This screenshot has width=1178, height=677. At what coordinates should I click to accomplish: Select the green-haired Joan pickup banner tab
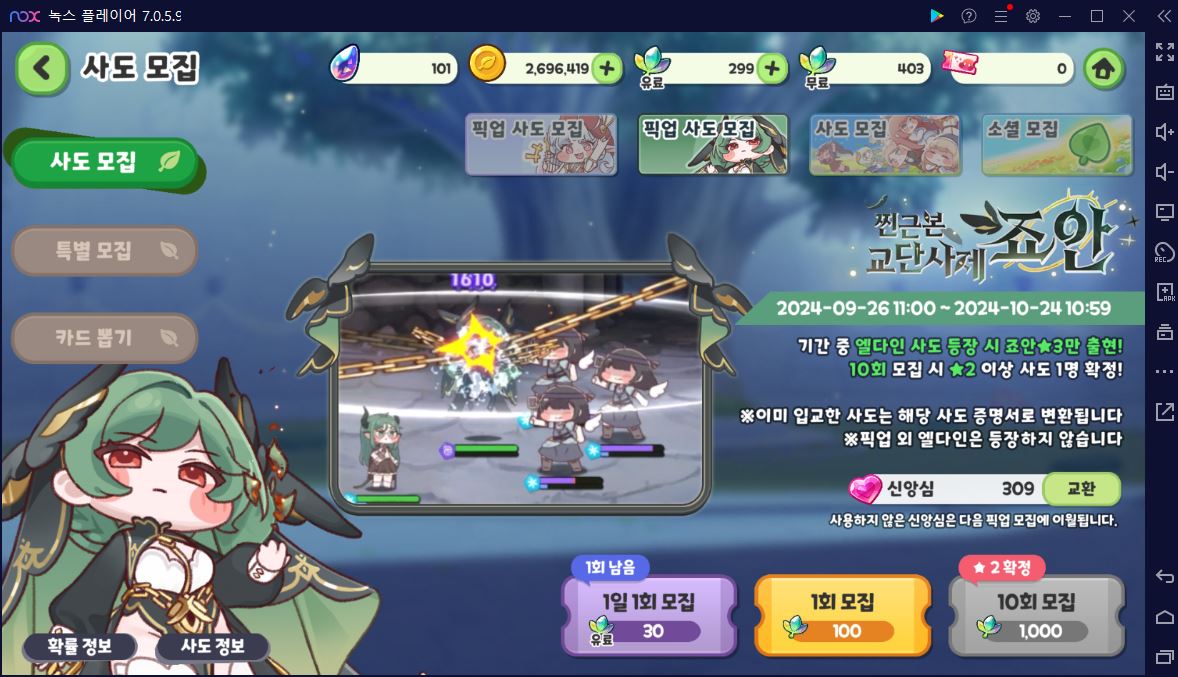click(x=713, y=145)
